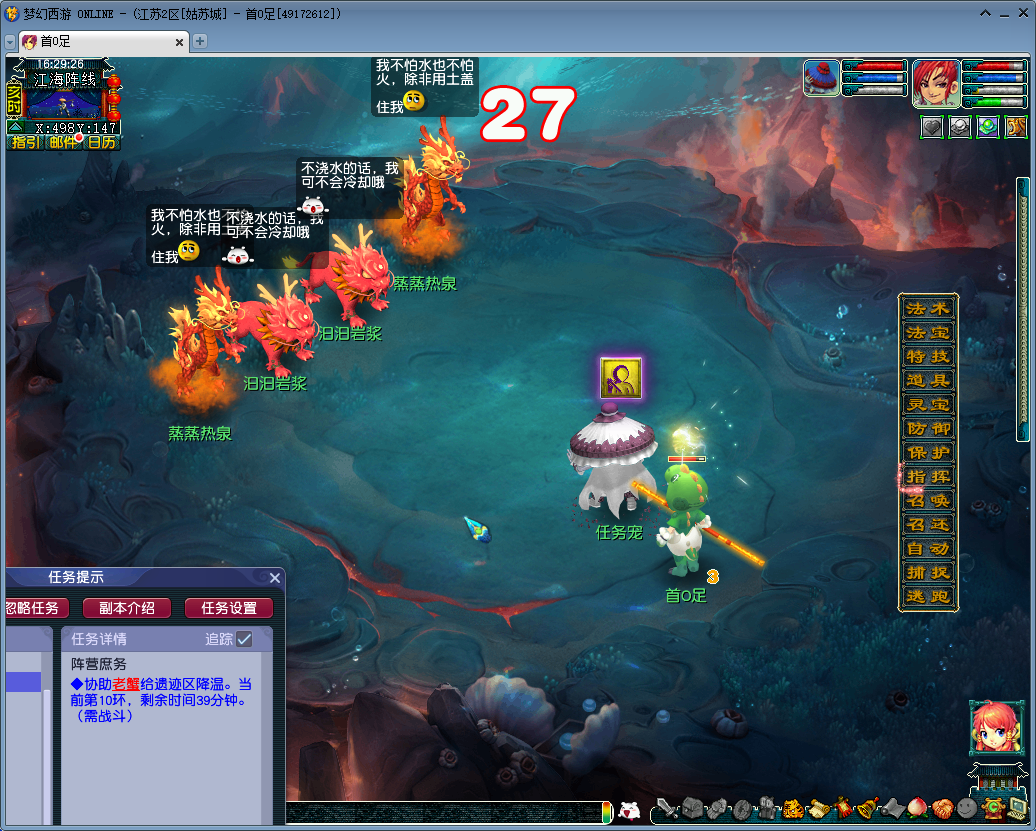
Task: Select the 捕捉 capture command
Action: [x=927, y=573]
